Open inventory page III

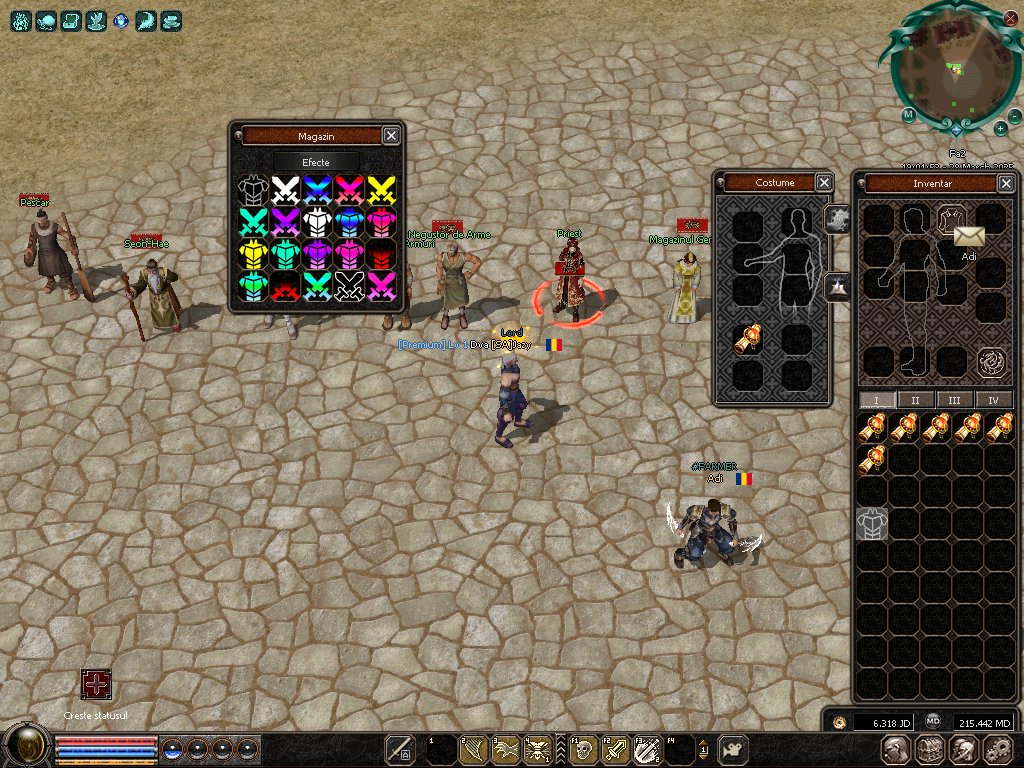pos(954,400)
